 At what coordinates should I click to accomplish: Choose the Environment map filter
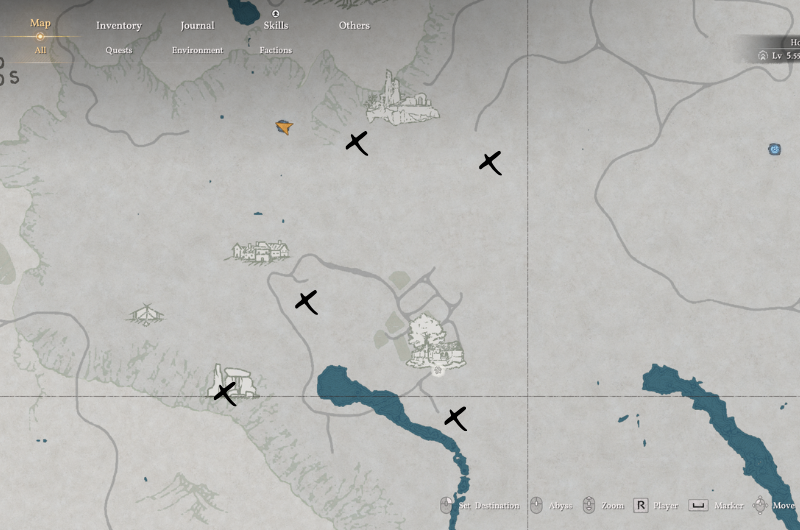(197, 49)
